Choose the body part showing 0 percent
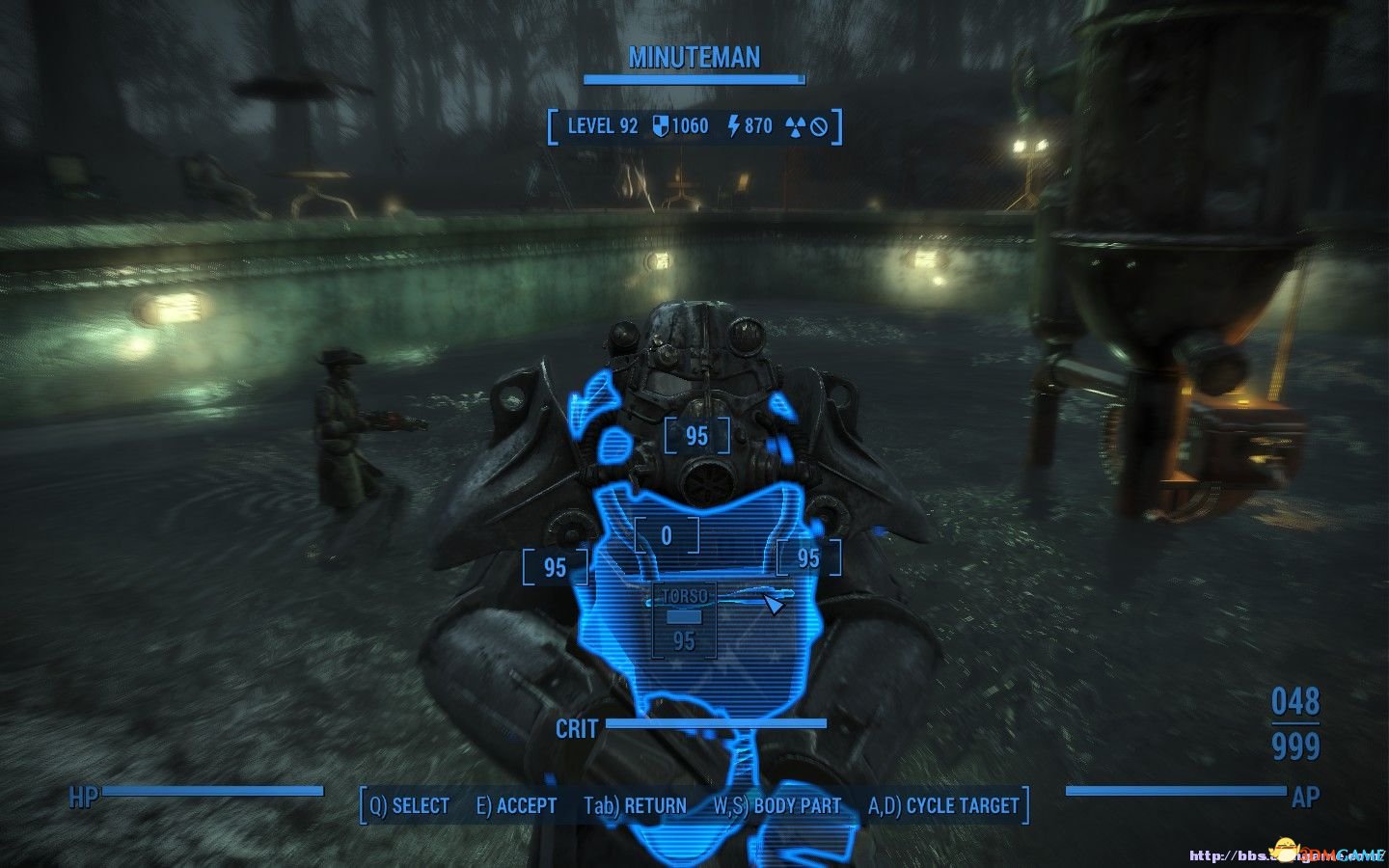 coord(667,535)
